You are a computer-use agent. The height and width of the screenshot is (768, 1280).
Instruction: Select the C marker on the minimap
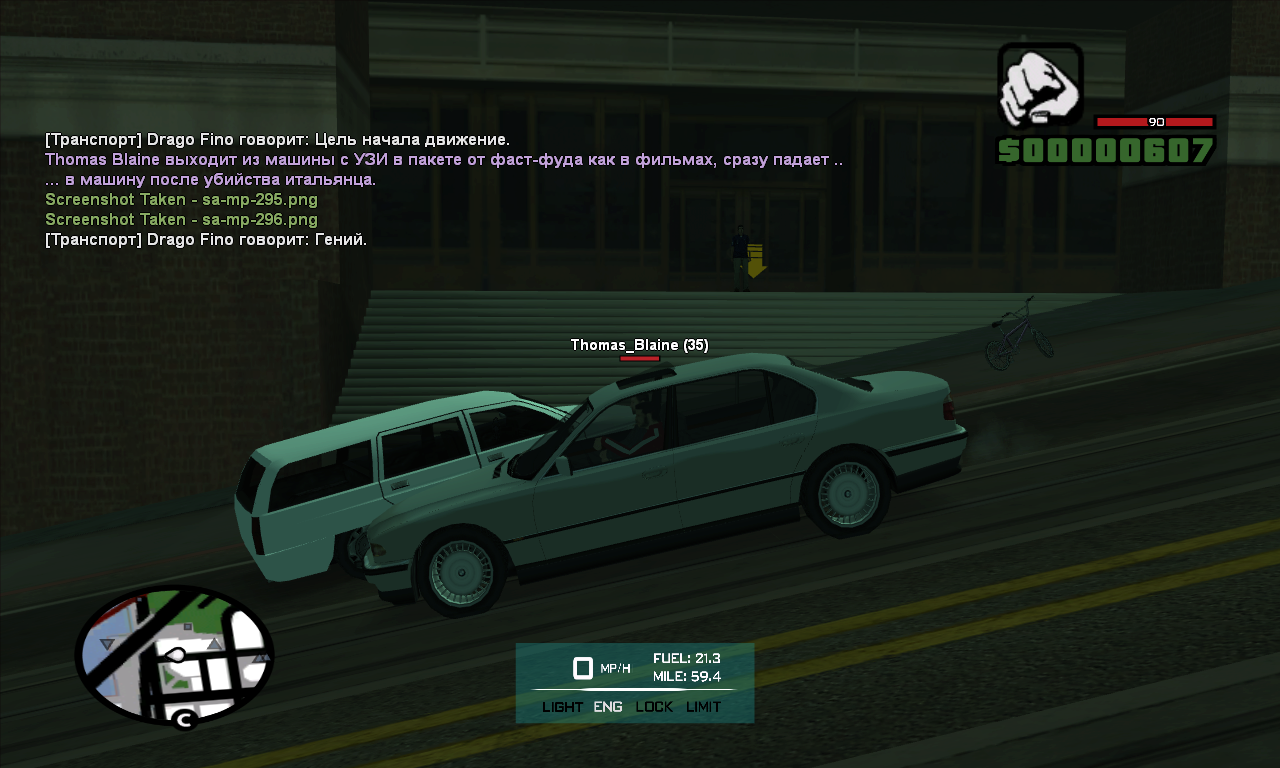pyautogui.click(x=183, y=719)
